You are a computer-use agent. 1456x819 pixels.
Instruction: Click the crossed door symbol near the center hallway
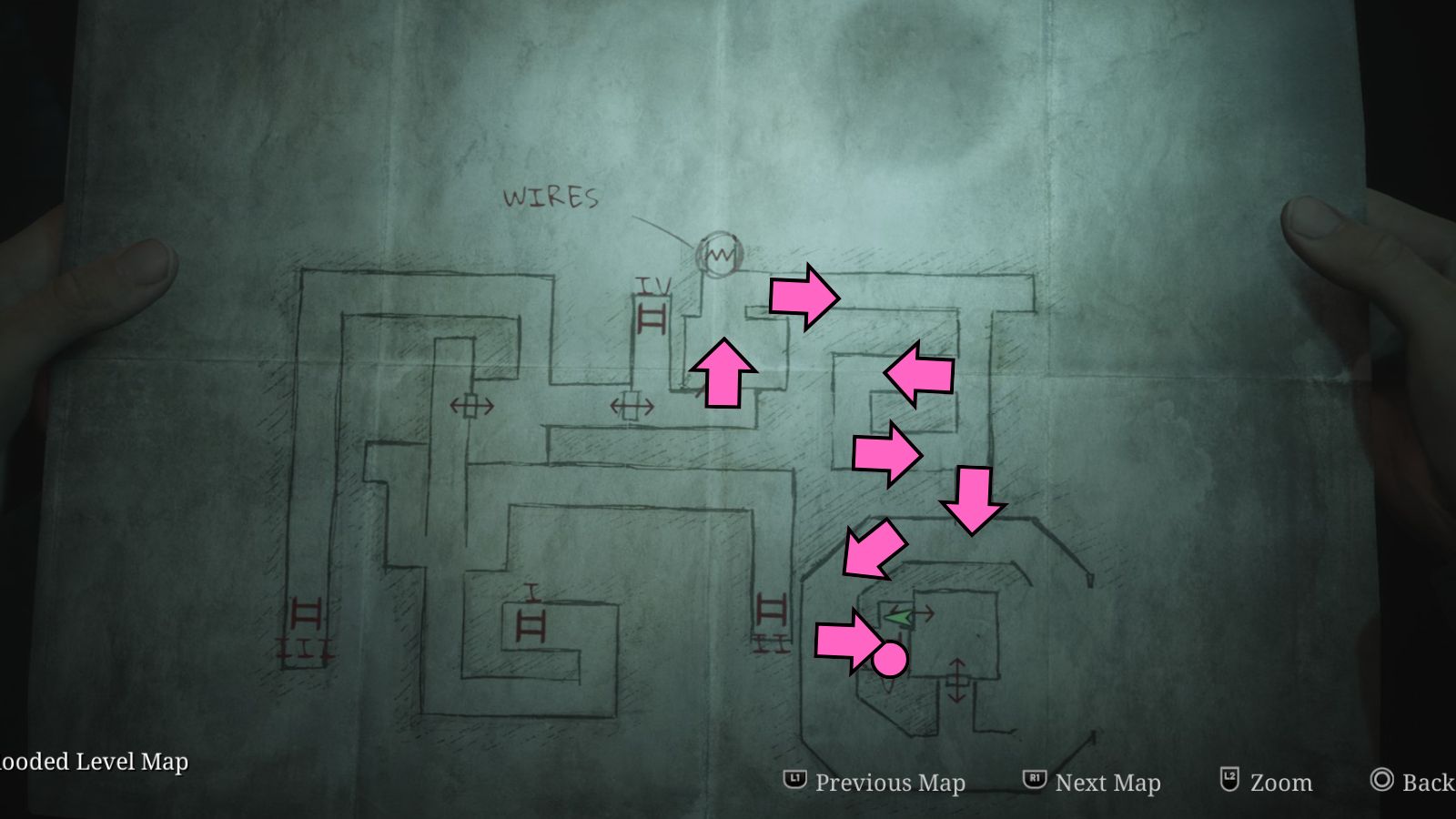634,407
